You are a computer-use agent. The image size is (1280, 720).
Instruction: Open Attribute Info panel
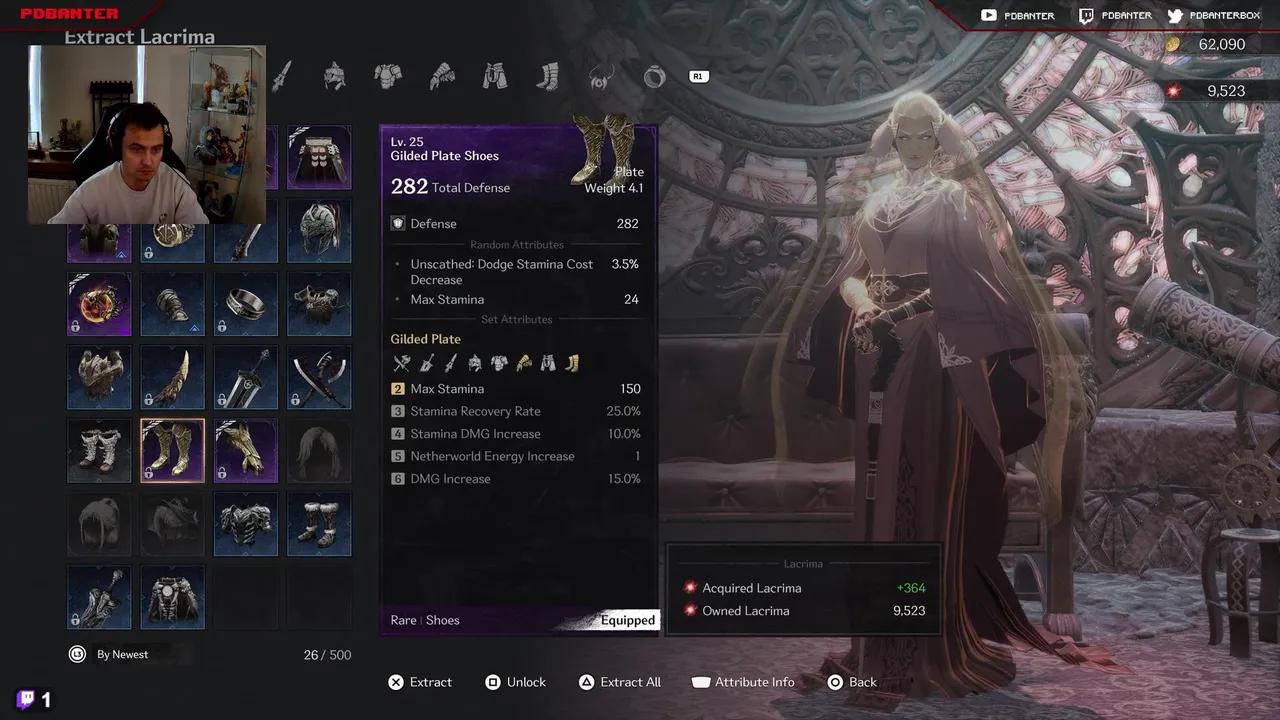point(743,681)
